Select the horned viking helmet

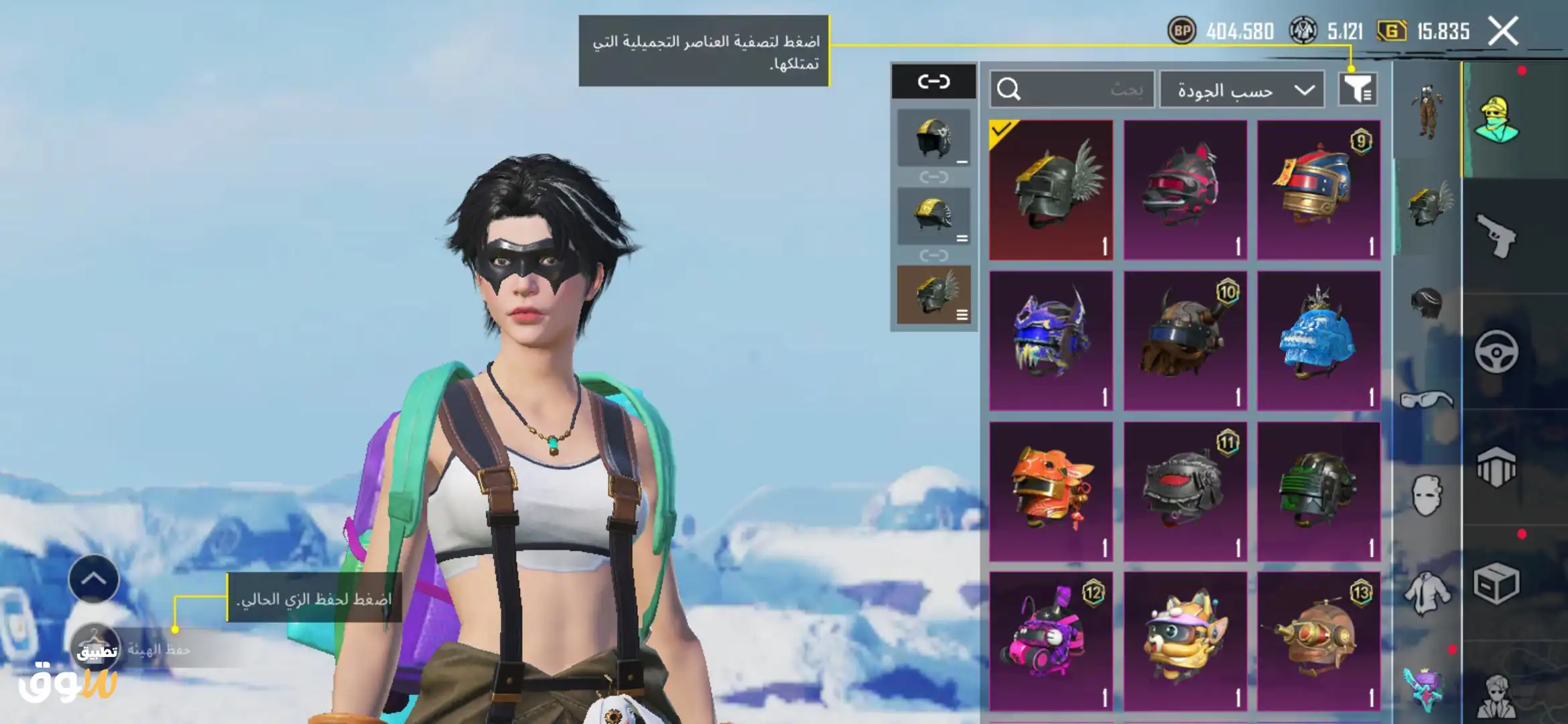coord(1185,341)
